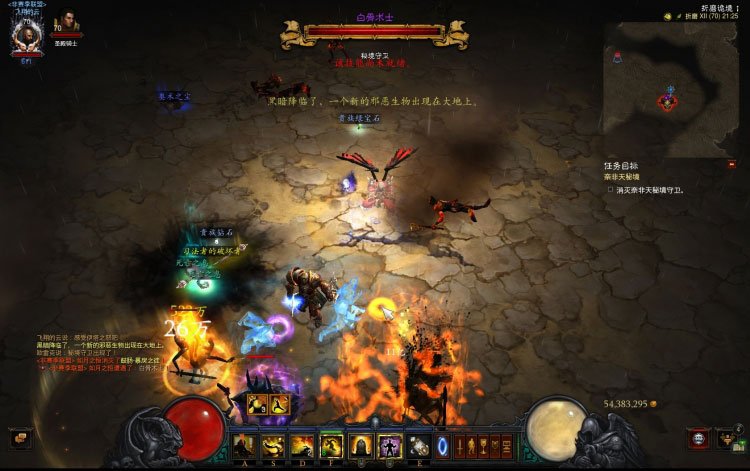Toggle the small red button under minimap
This screenshot has height=471, width=750.
tap(732, 164)
